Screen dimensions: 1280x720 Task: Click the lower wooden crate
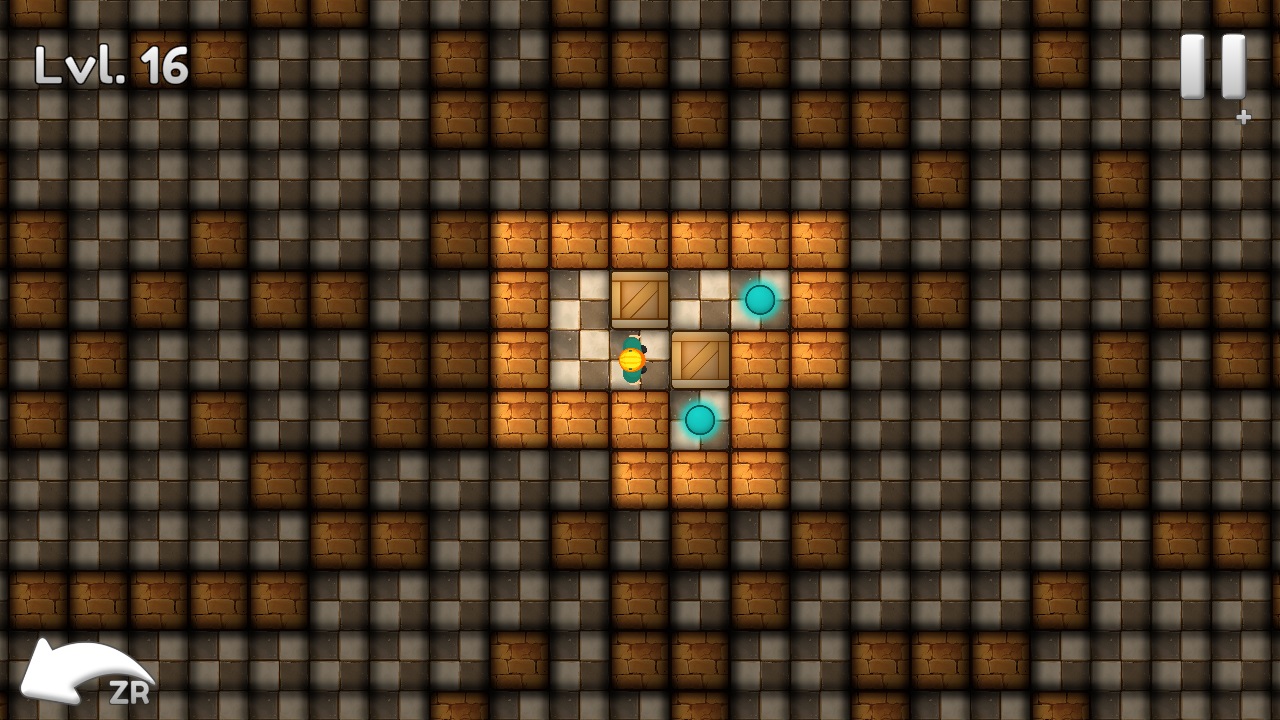[x=700, y=360]
